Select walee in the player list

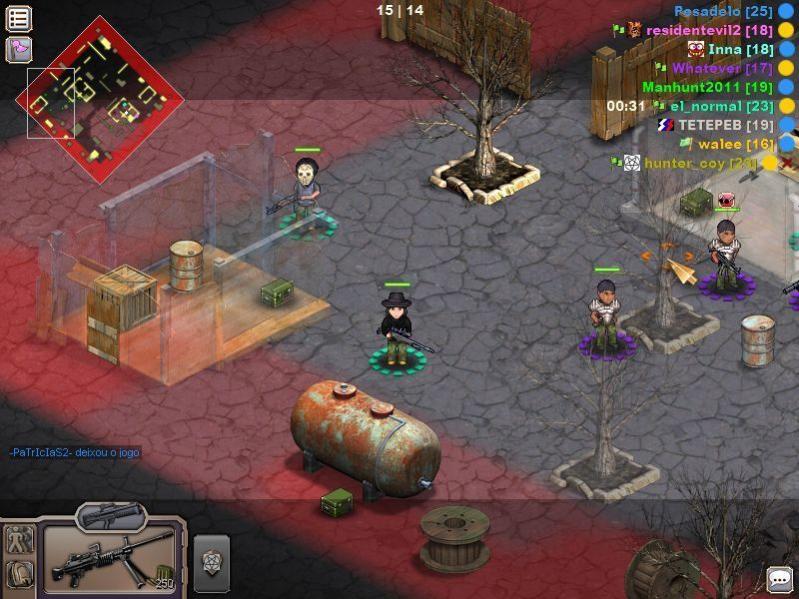point(733,144)
